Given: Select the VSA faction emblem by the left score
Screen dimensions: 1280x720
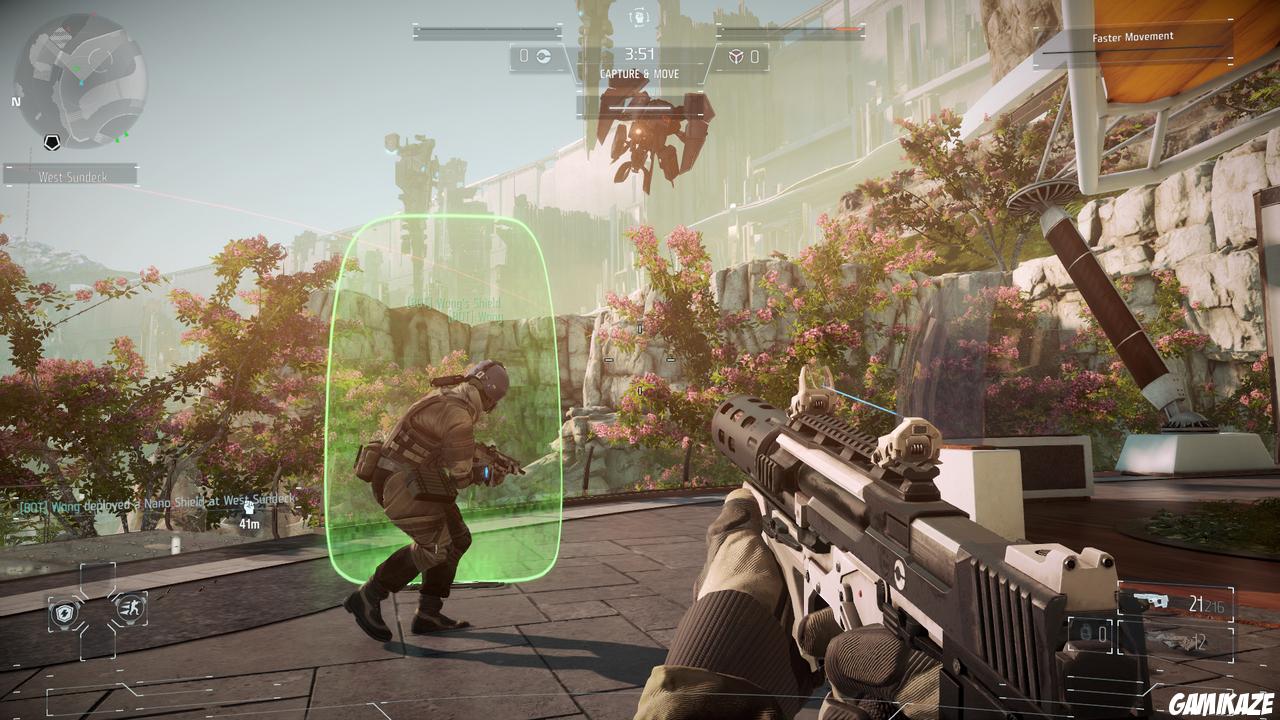Looking at the screenshot, I should (545, 57).
